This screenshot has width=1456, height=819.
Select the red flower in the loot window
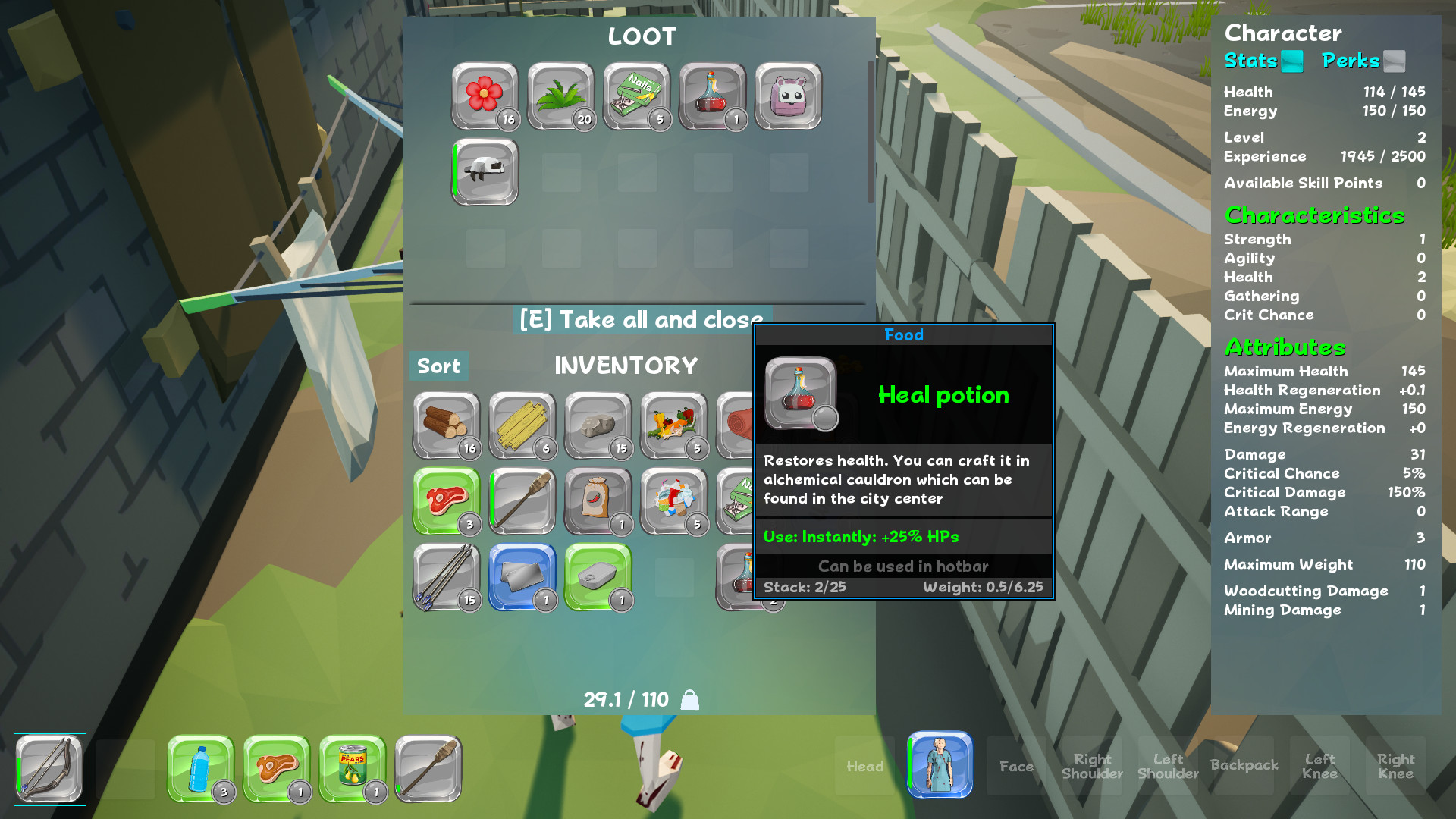(x=485, y=96)
